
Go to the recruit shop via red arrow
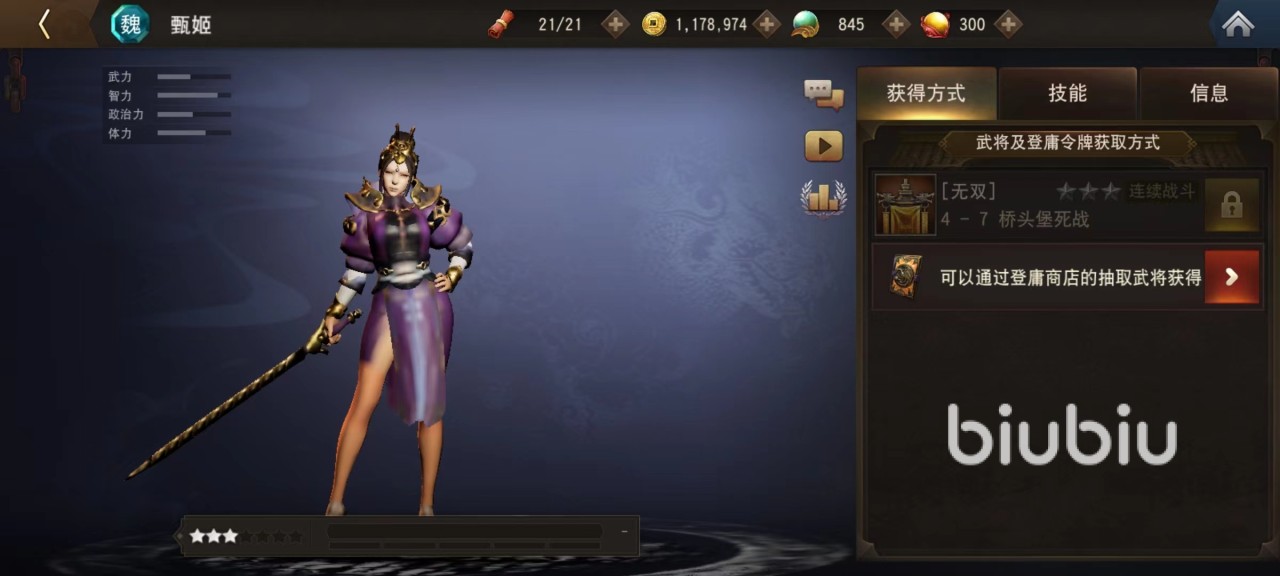(1231, 277)
